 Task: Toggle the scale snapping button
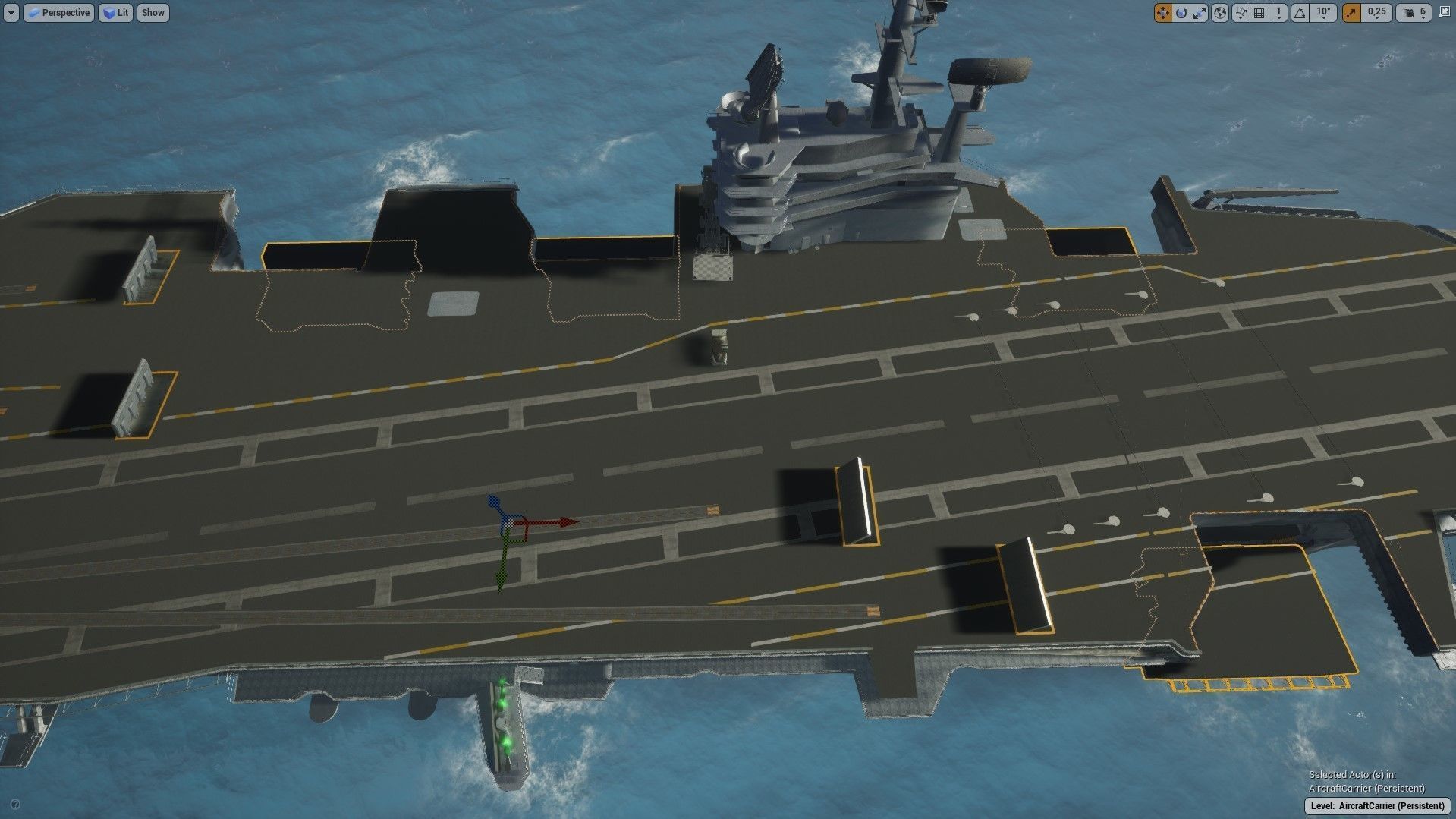(1351, 13)
